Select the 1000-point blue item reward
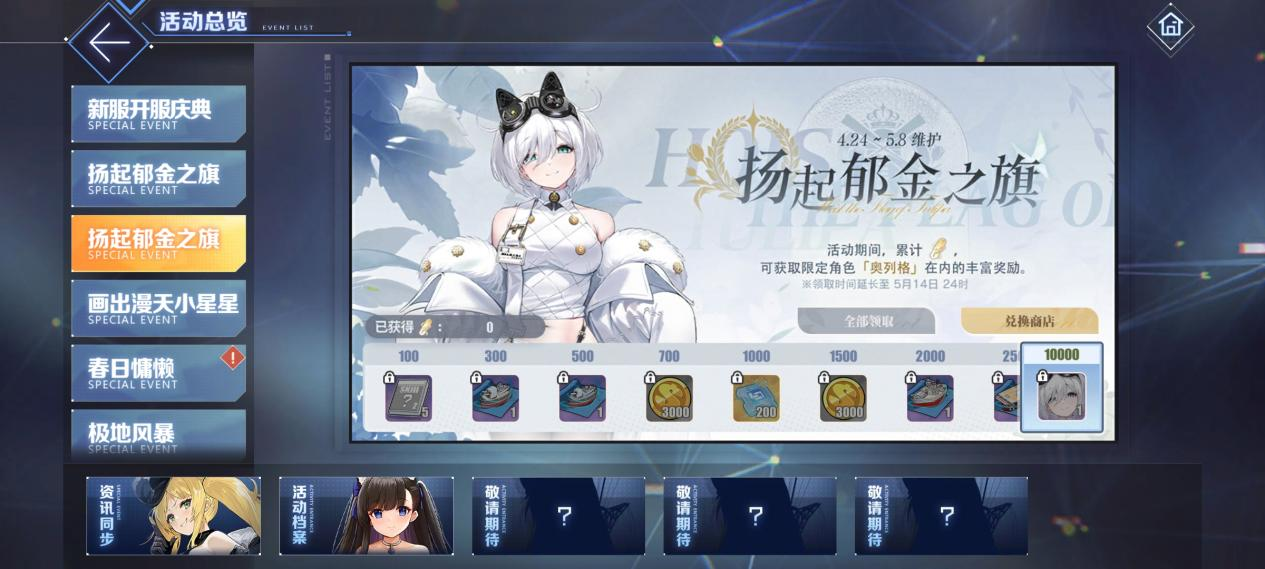 756,397
